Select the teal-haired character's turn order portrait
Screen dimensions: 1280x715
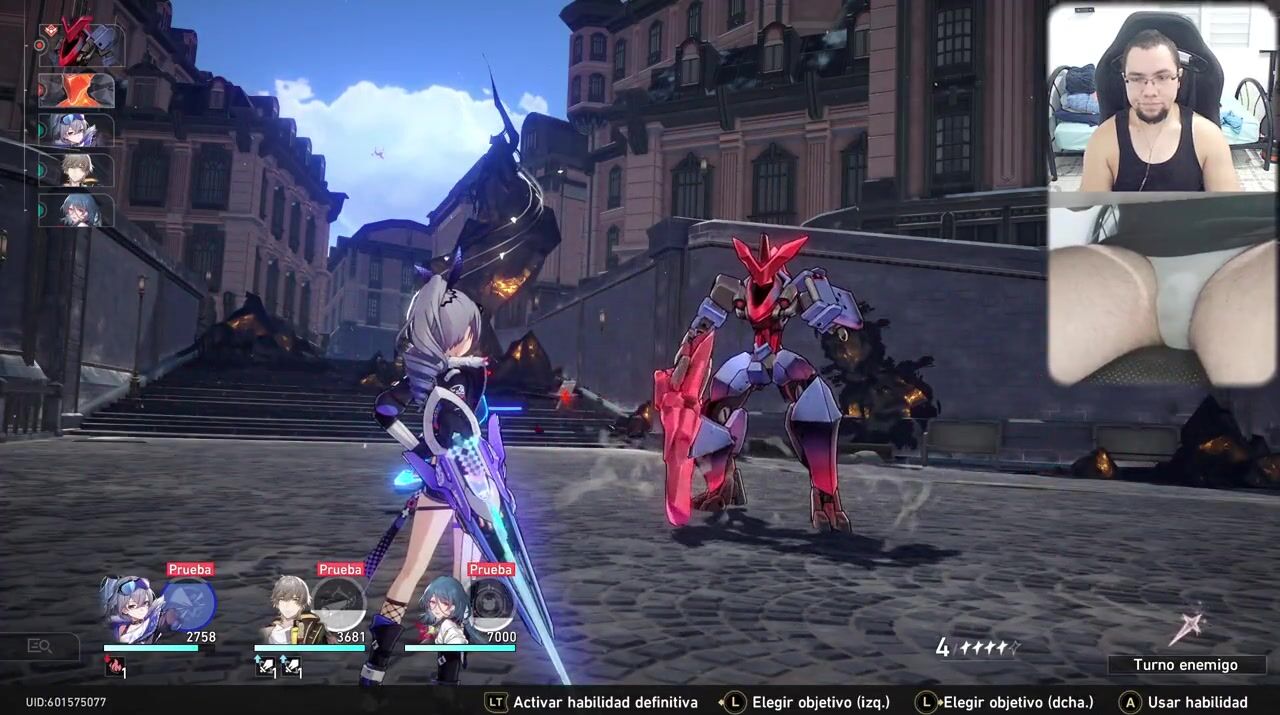77,210
